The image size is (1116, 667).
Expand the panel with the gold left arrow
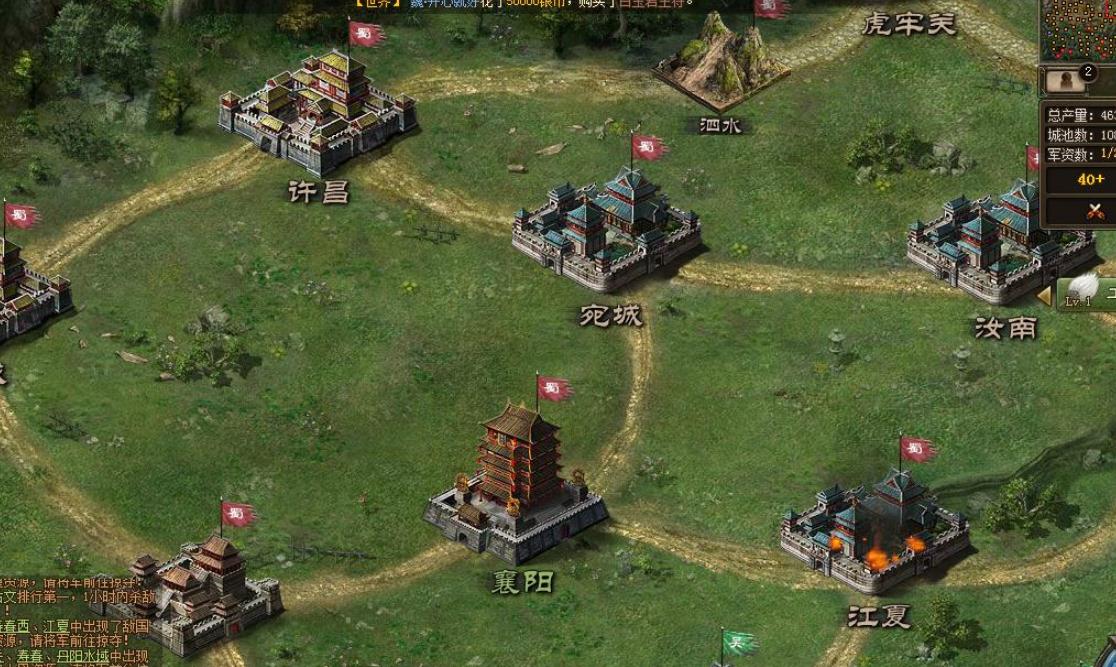pos(1044,295)
